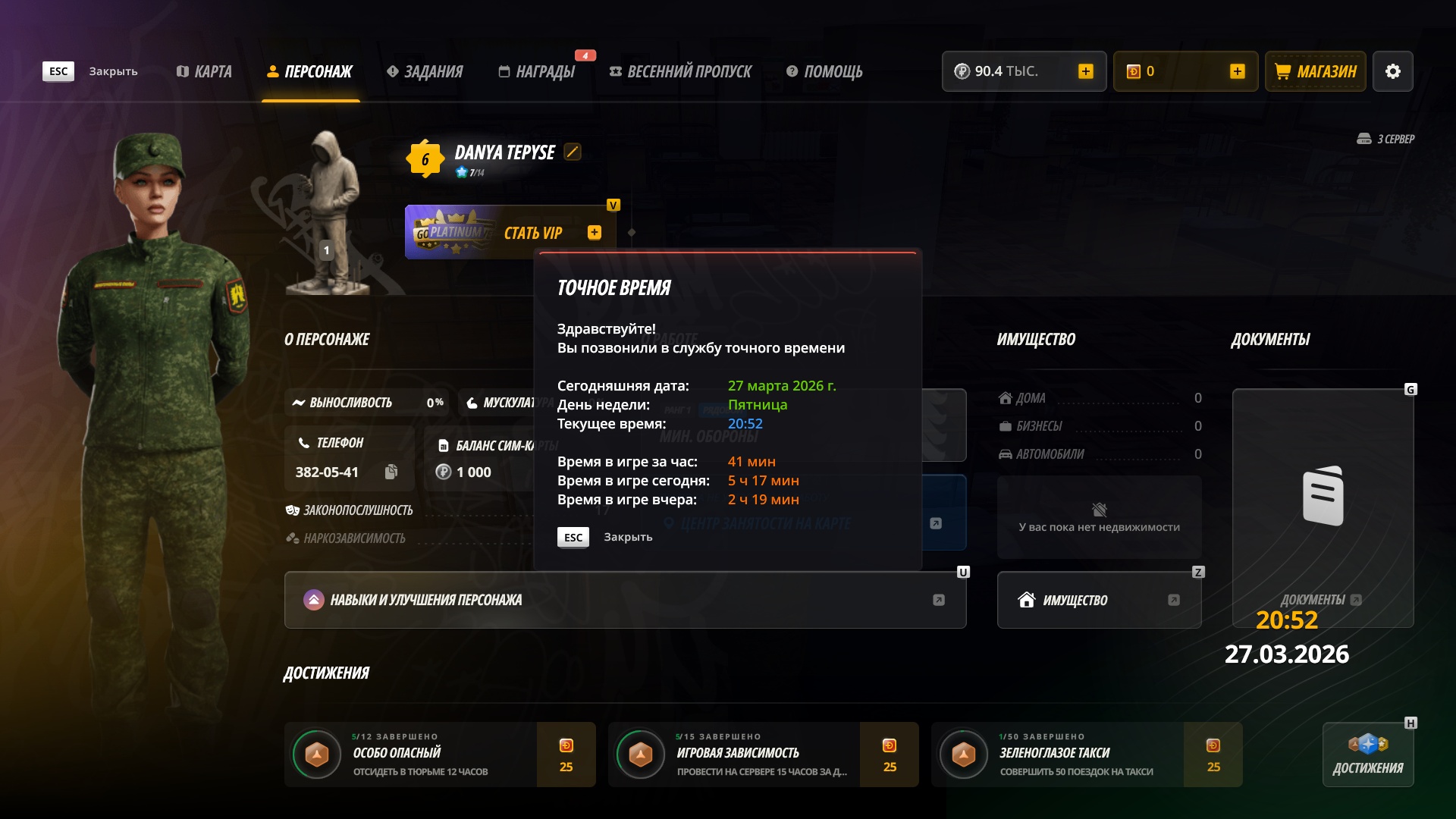Open the Достижения button
This screenshot has height=819, width=1456.
pos(1367,755)
